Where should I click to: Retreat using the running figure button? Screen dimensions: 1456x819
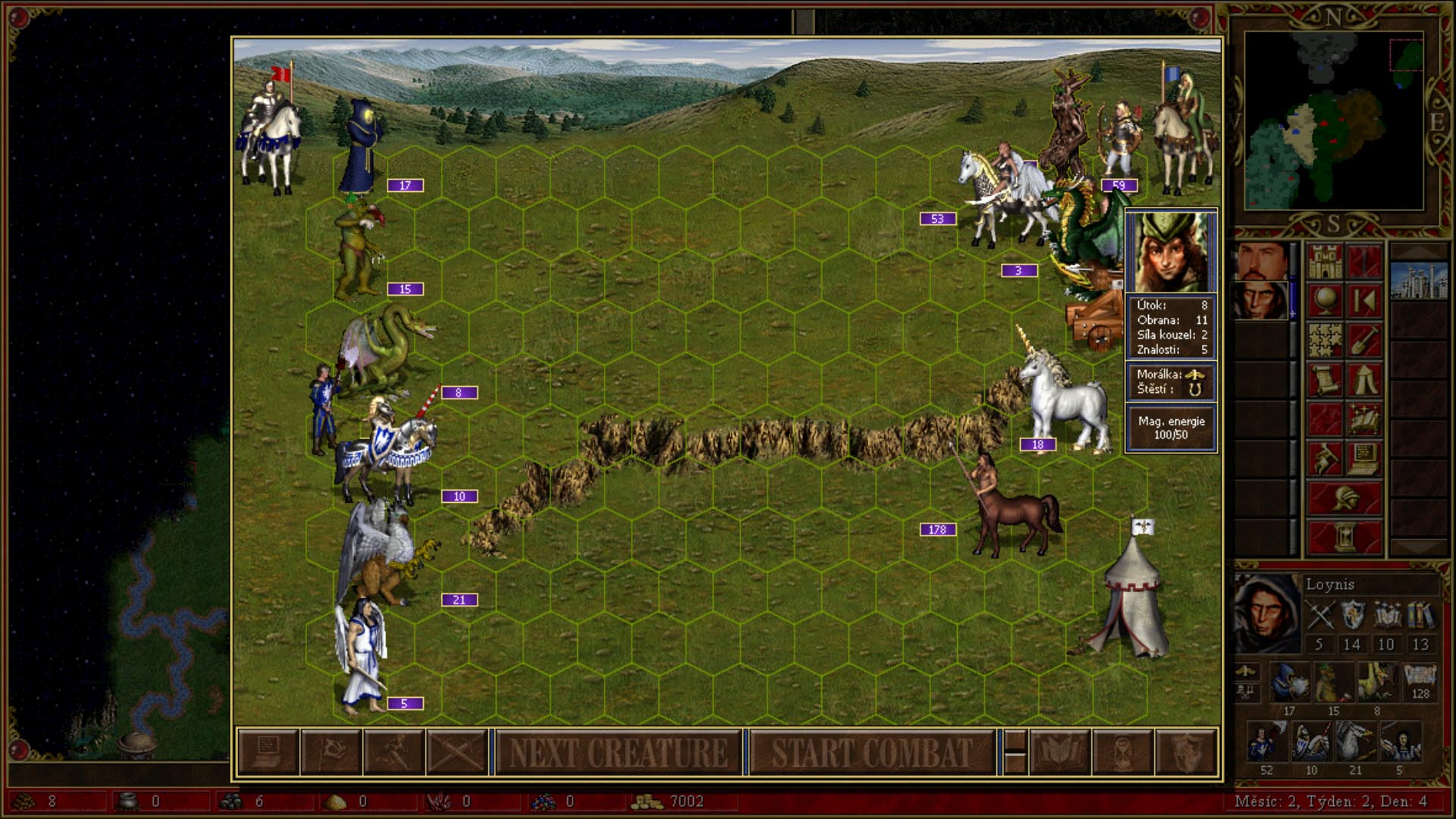click(394, 753)
